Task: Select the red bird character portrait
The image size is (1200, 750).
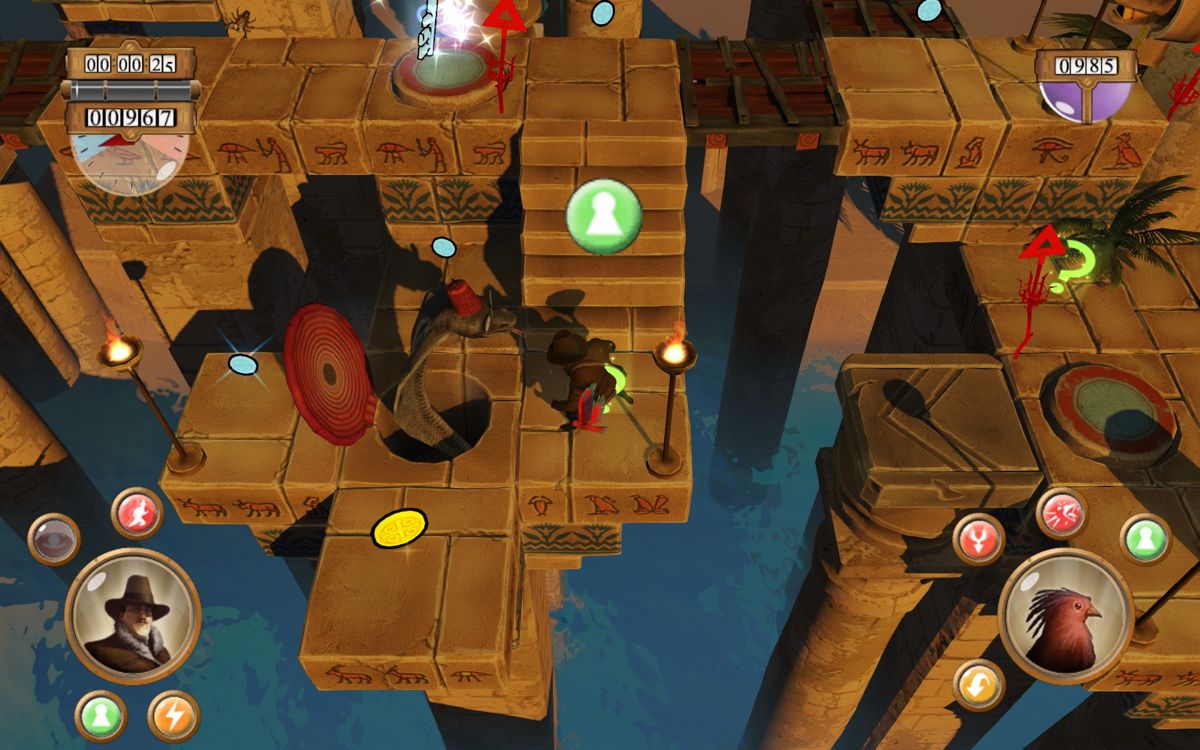Action: click(1065, 616)
